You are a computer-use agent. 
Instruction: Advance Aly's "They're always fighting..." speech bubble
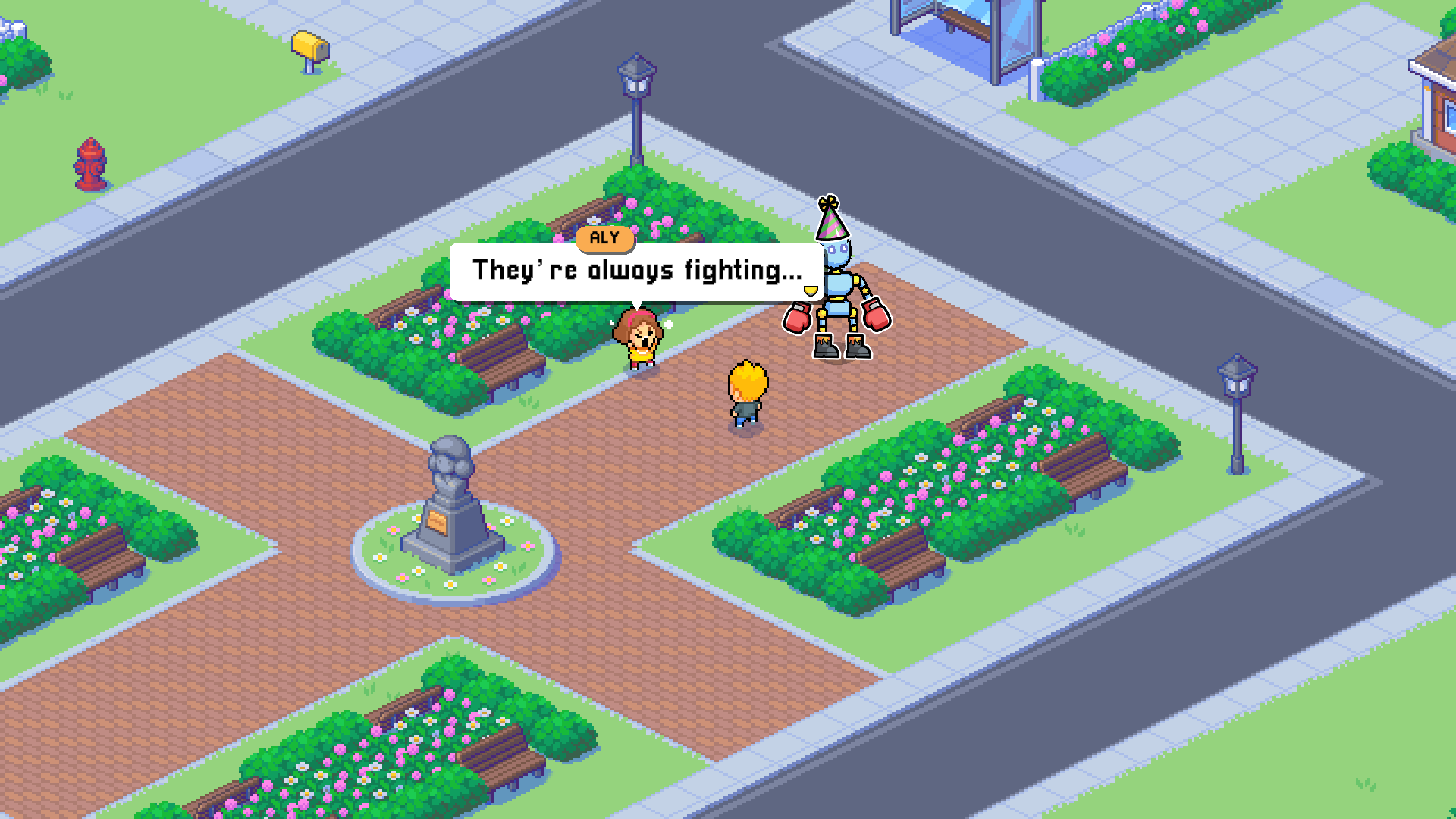[635, 271]
